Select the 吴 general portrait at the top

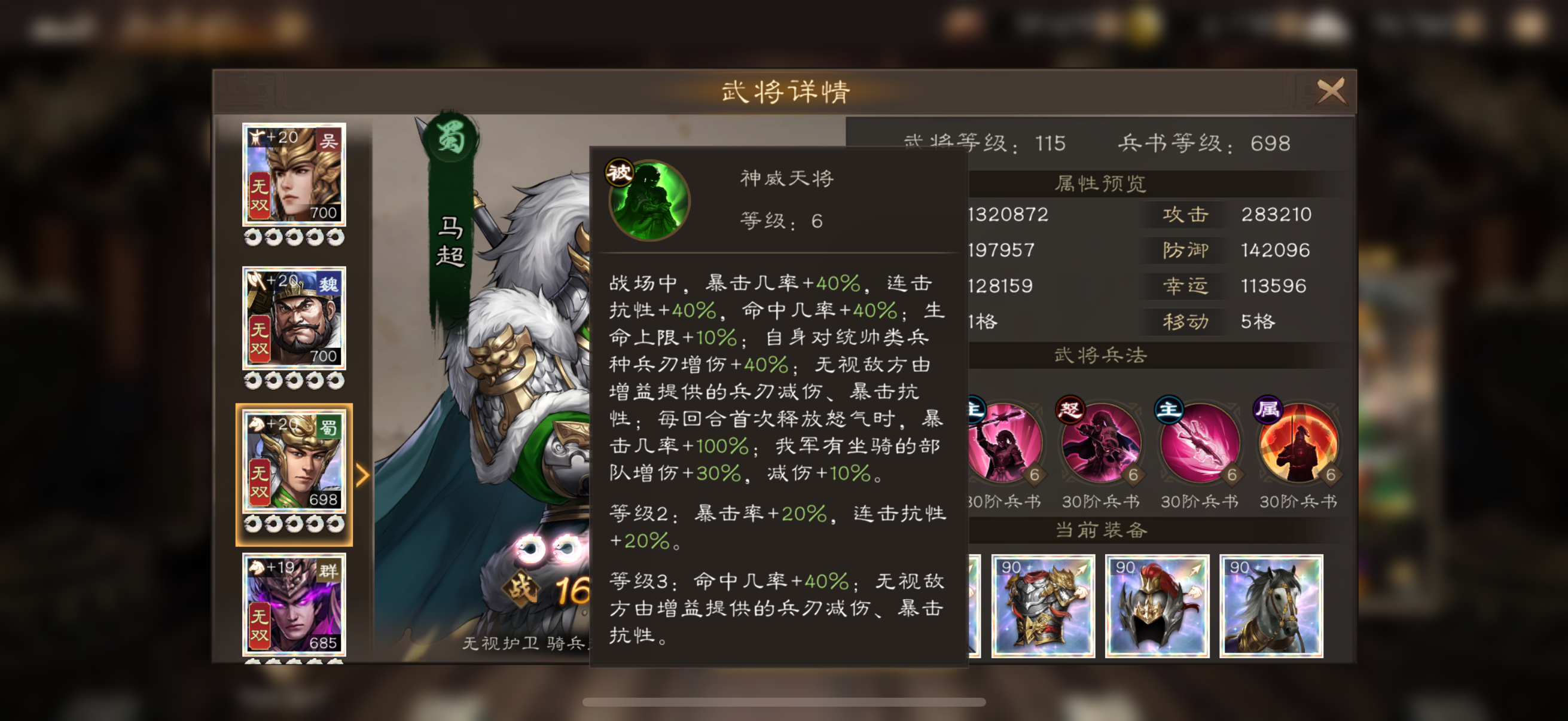tap(294, 175)
